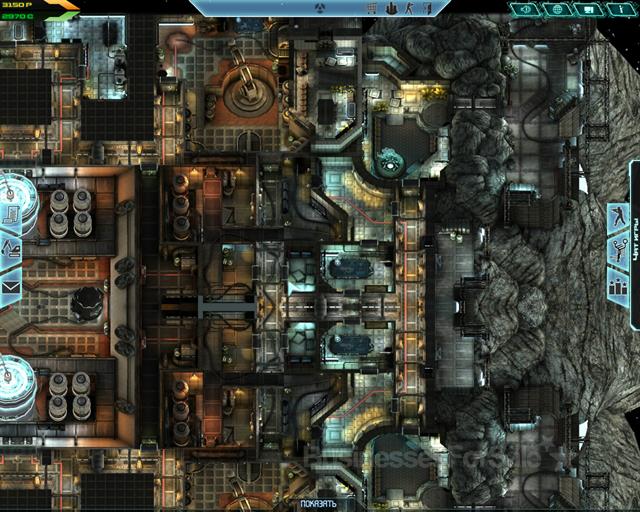Open the podium rankings icon
The image size is (640, 512).
coord(618,285)
